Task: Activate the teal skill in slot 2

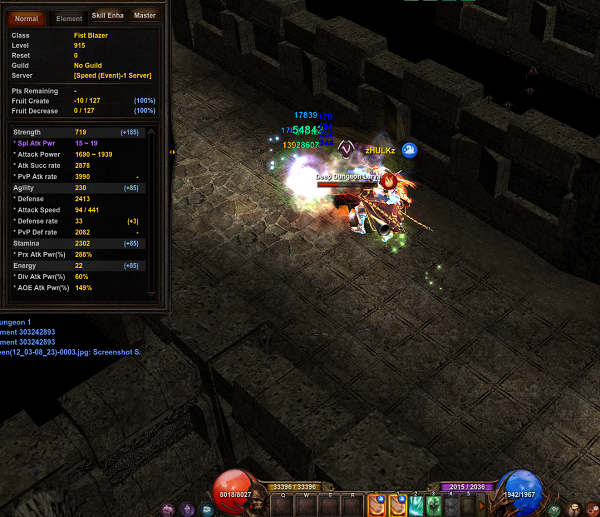Action: (416, 506)
